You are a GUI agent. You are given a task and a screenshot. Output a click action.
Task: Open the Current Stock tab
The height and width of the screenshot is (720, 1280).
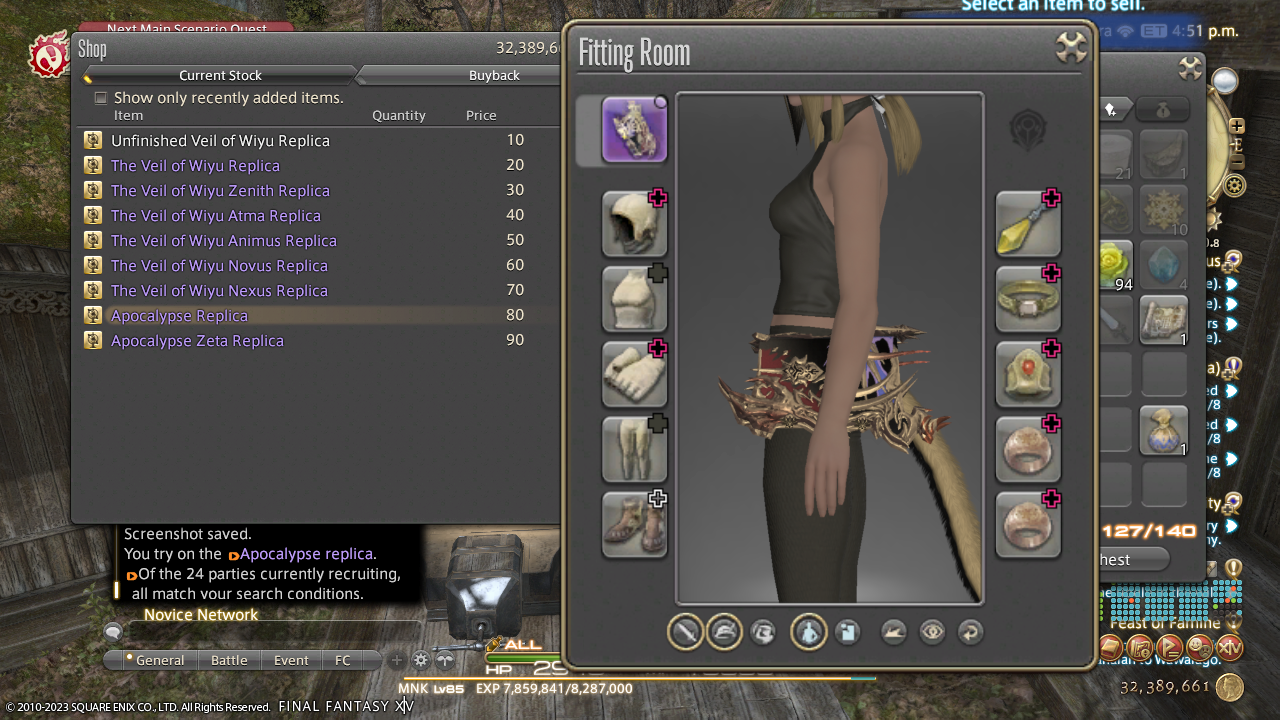click(220, 75)
